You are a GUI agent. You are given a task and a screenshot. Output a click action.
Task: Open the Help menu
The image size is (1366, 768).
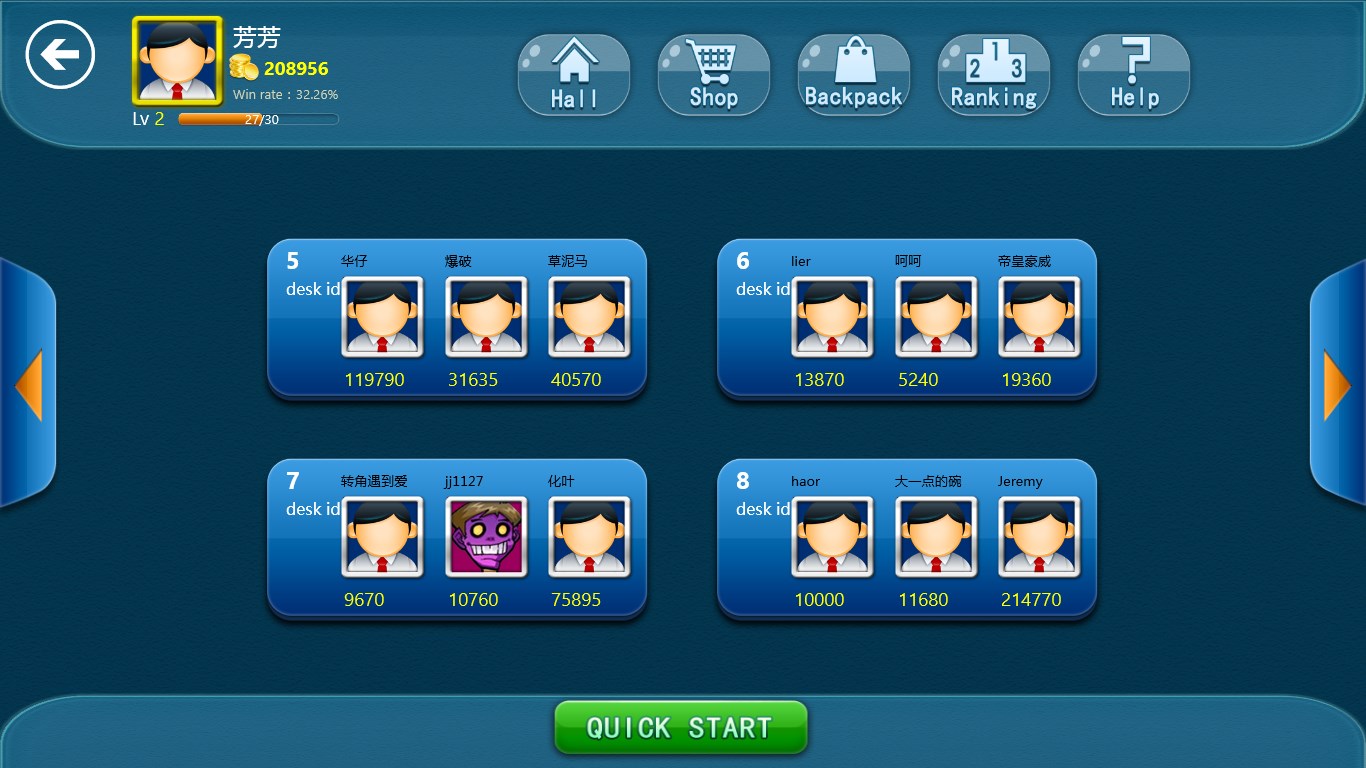point(1133,75)
